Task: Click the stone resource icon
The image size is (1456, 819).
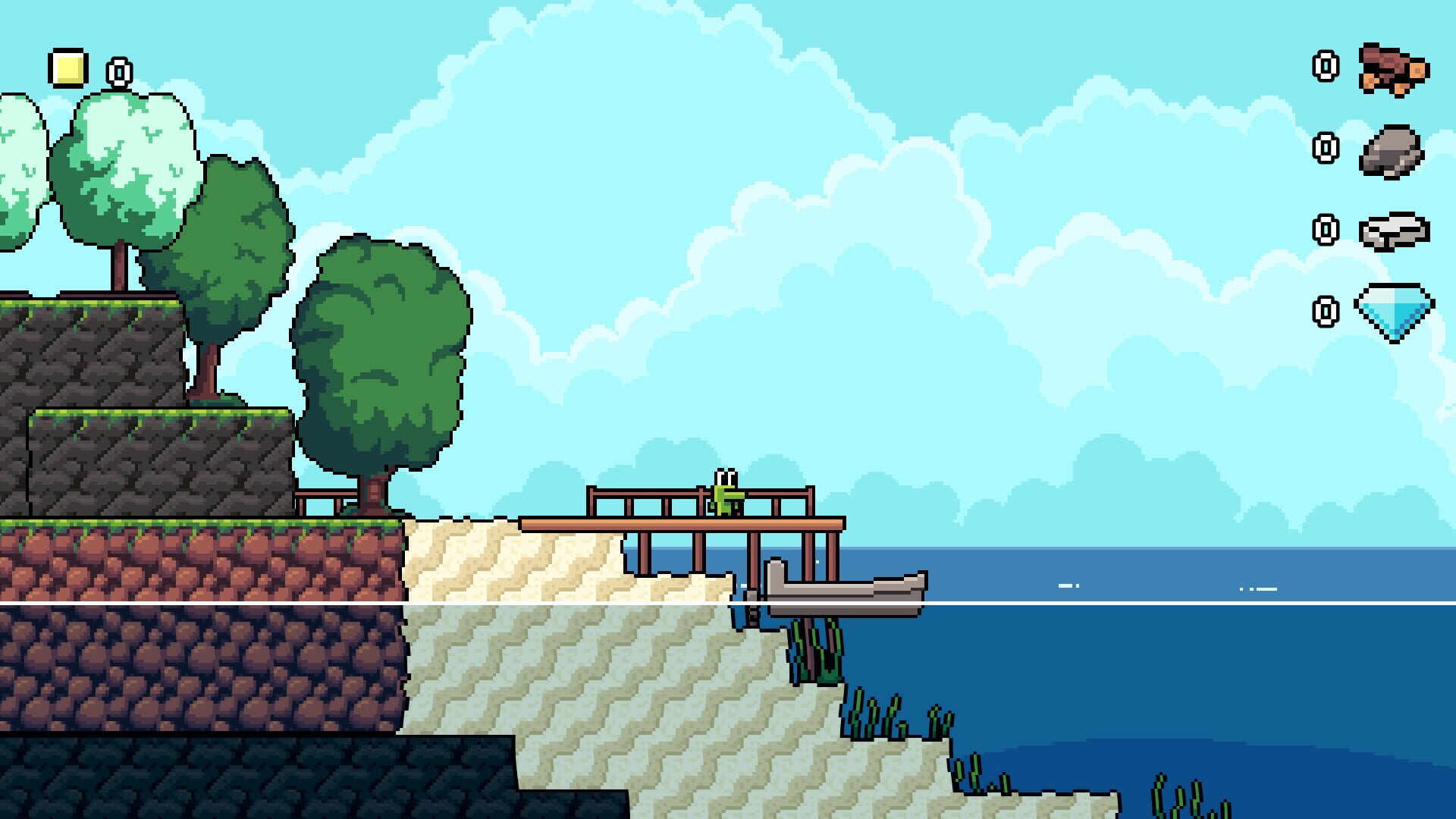Action: pyautogui.click(x=1392, y=152)
